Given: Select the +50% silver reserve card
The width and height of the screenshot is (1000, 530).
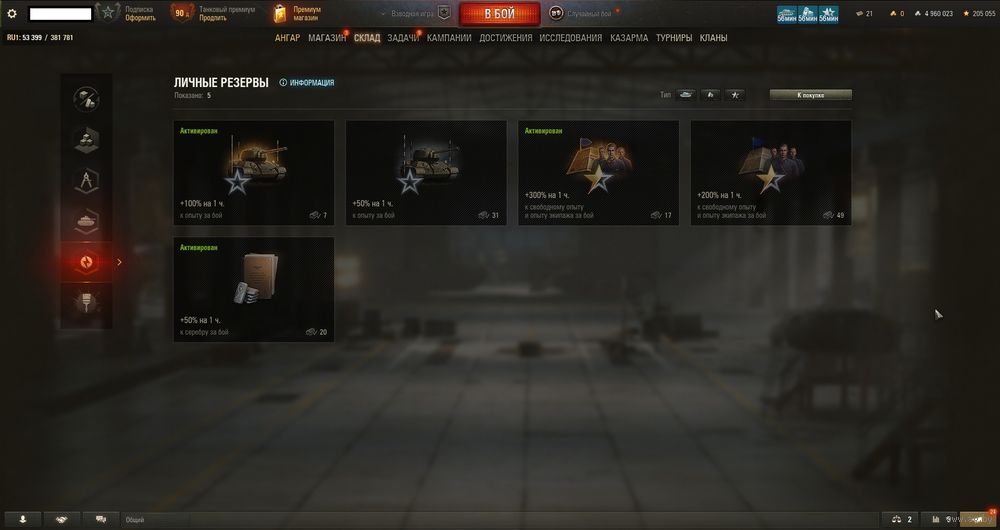Looking at the screenshot, I should pyautogui.click(x=254, y=289).
